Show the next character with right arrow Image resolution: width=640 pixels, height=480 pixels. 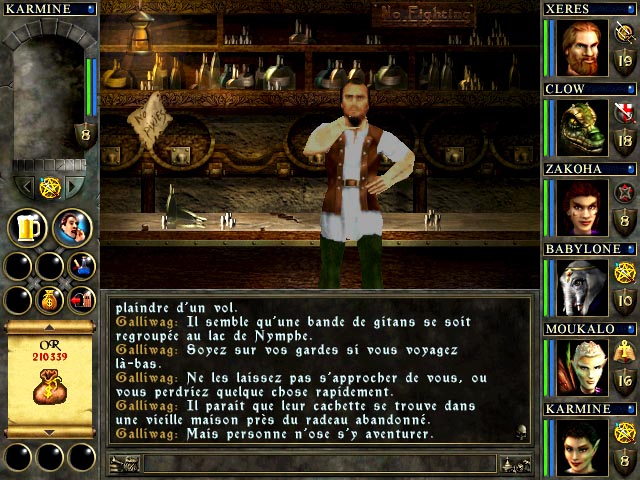click(75, 186)
